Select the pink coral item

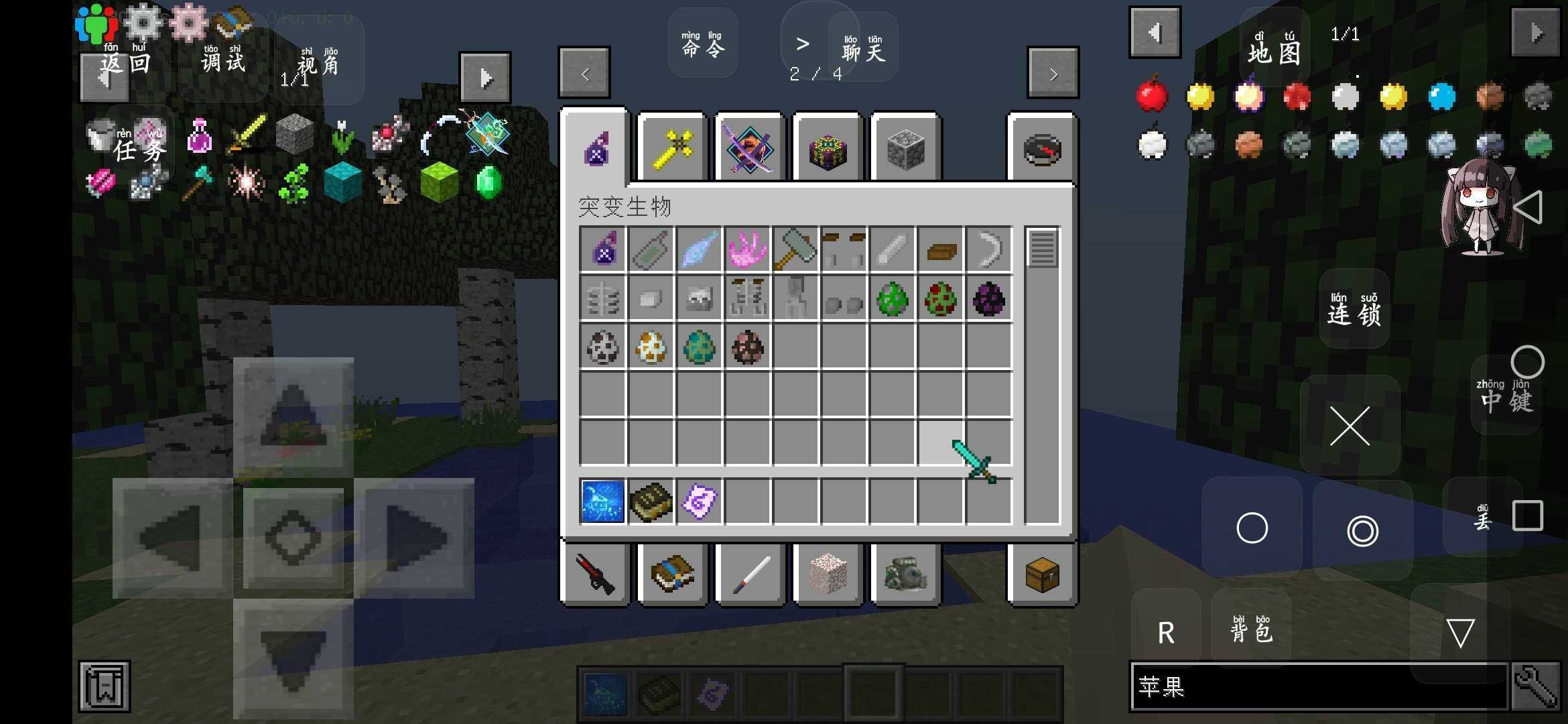click(747, 249)
